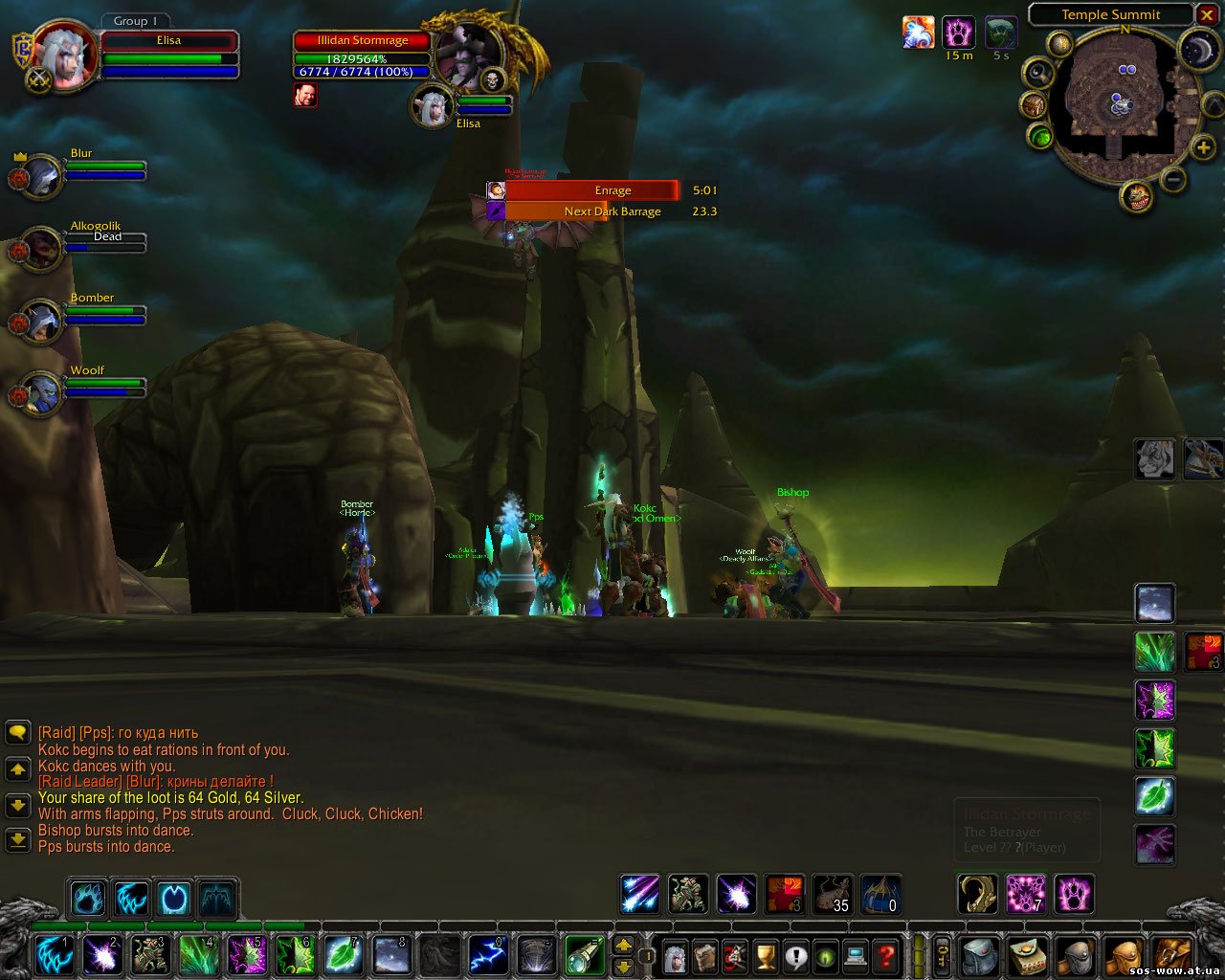
Task: Open the moon day/night calendar button
Action: point(1197,51)
